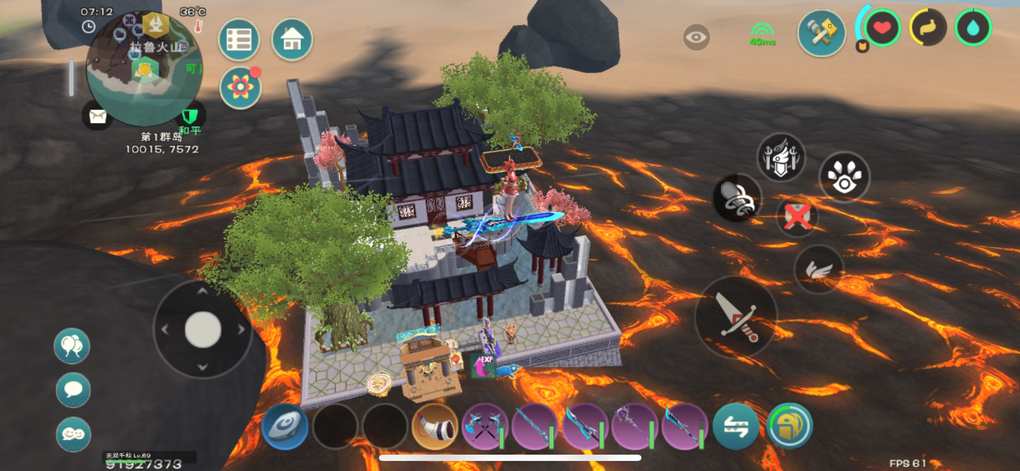Activate the whirlwind tornado skill
This screenshot has height=471, width=1020.
point(737,198)
